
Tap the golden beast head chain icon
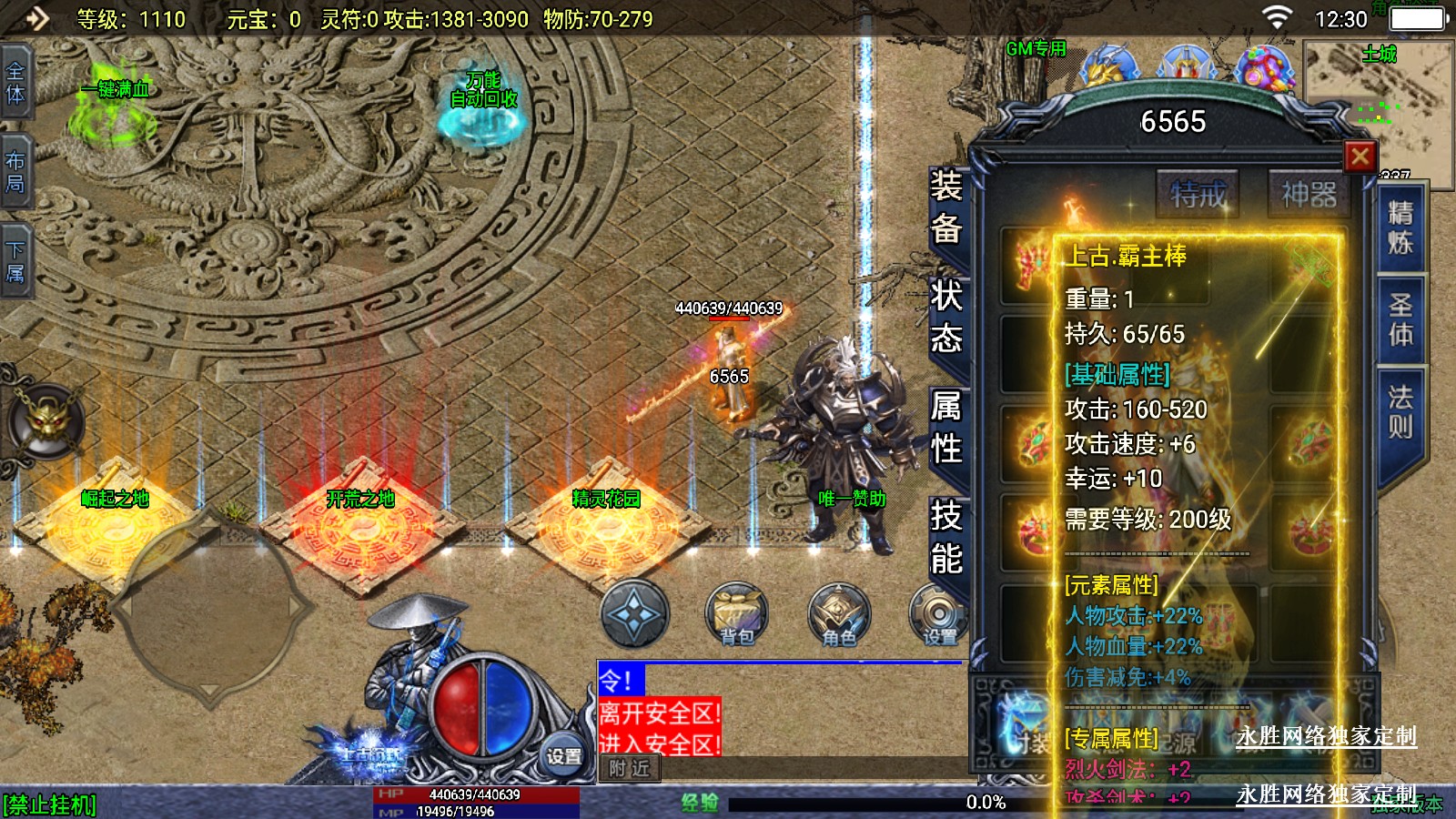point(47,420)
